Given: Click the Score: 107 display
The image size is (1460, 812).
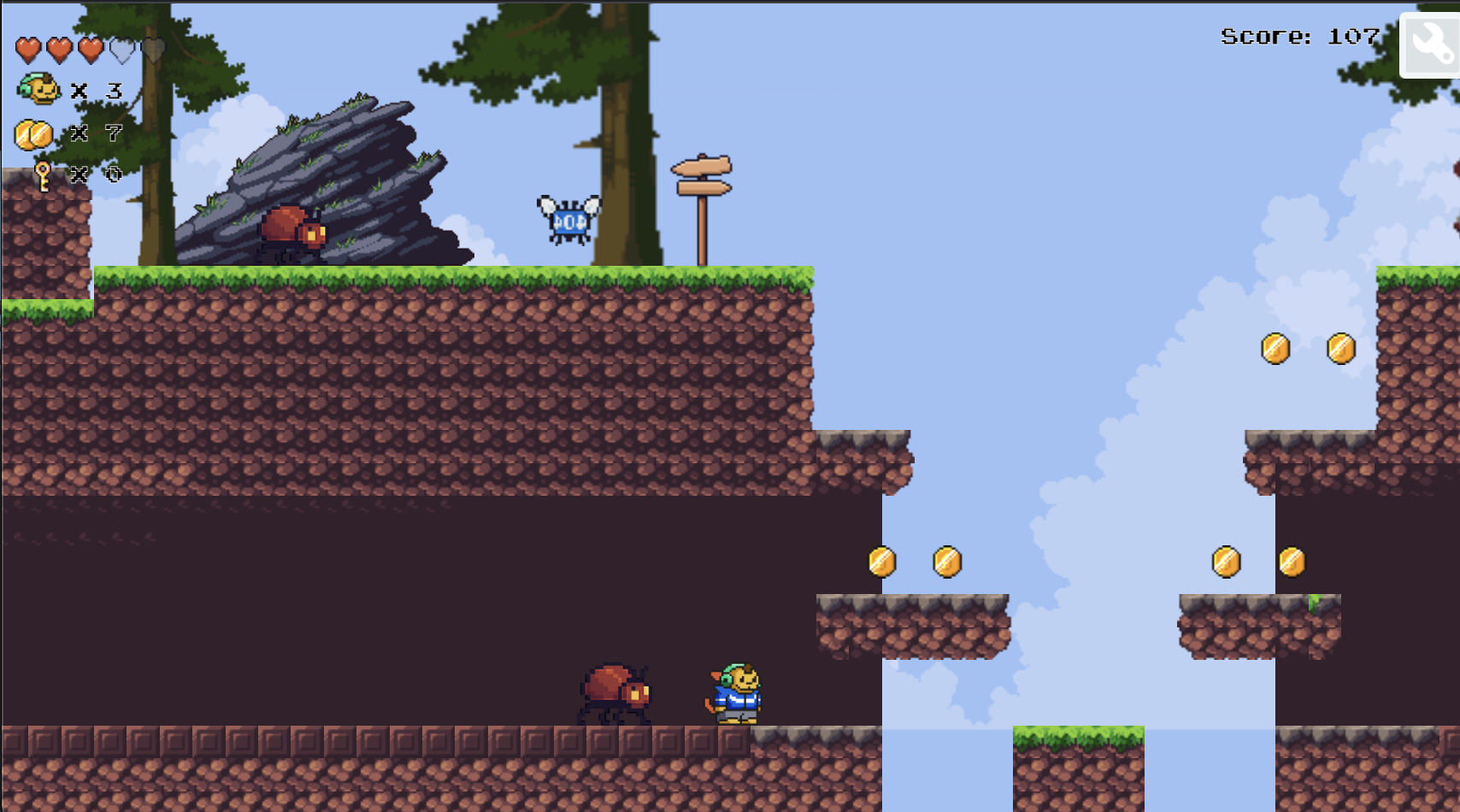Looking at the screenshot, I should click(1298, 36).
